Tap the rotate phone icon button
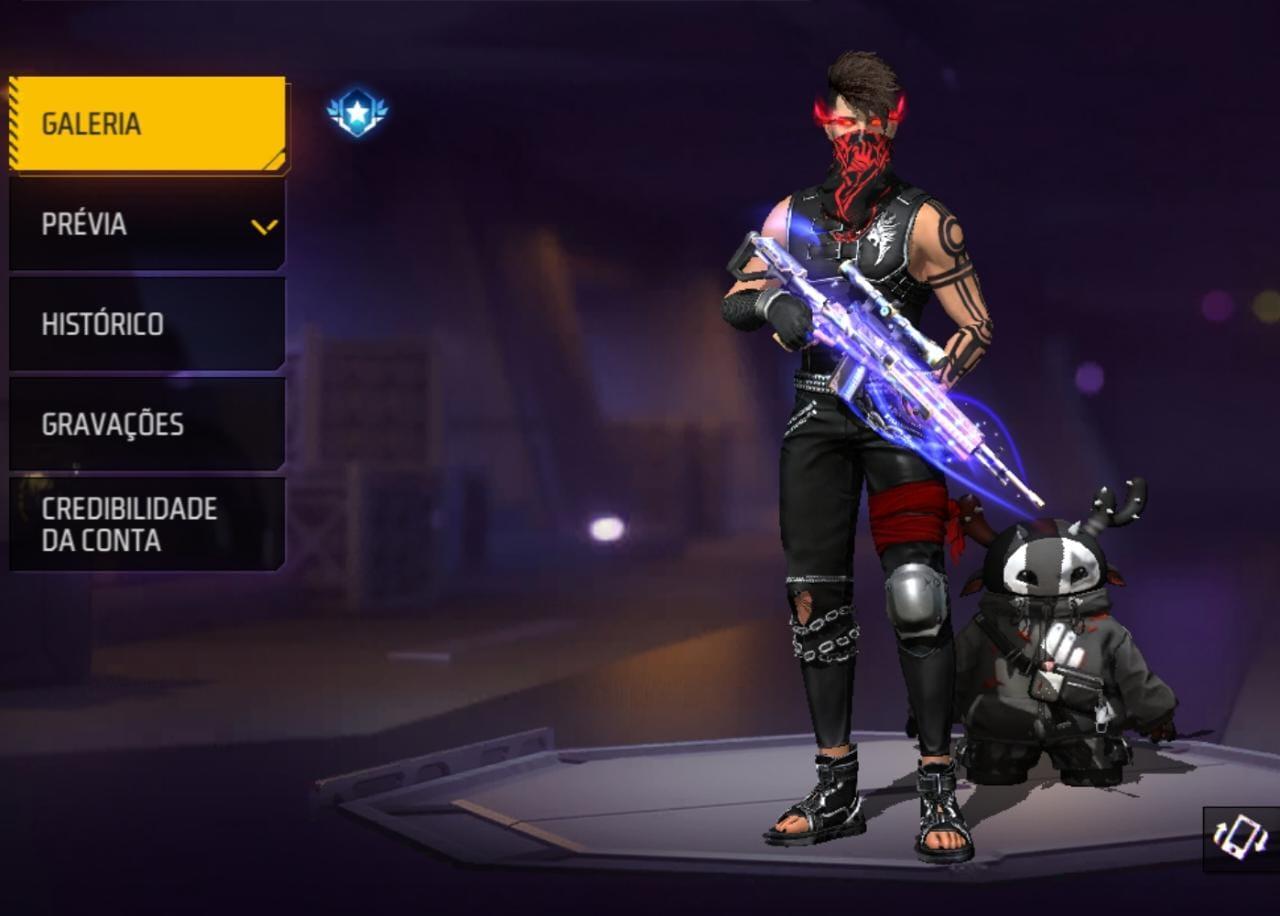The height and width of the screenshot is (916, 1280). pos(1240,838)
